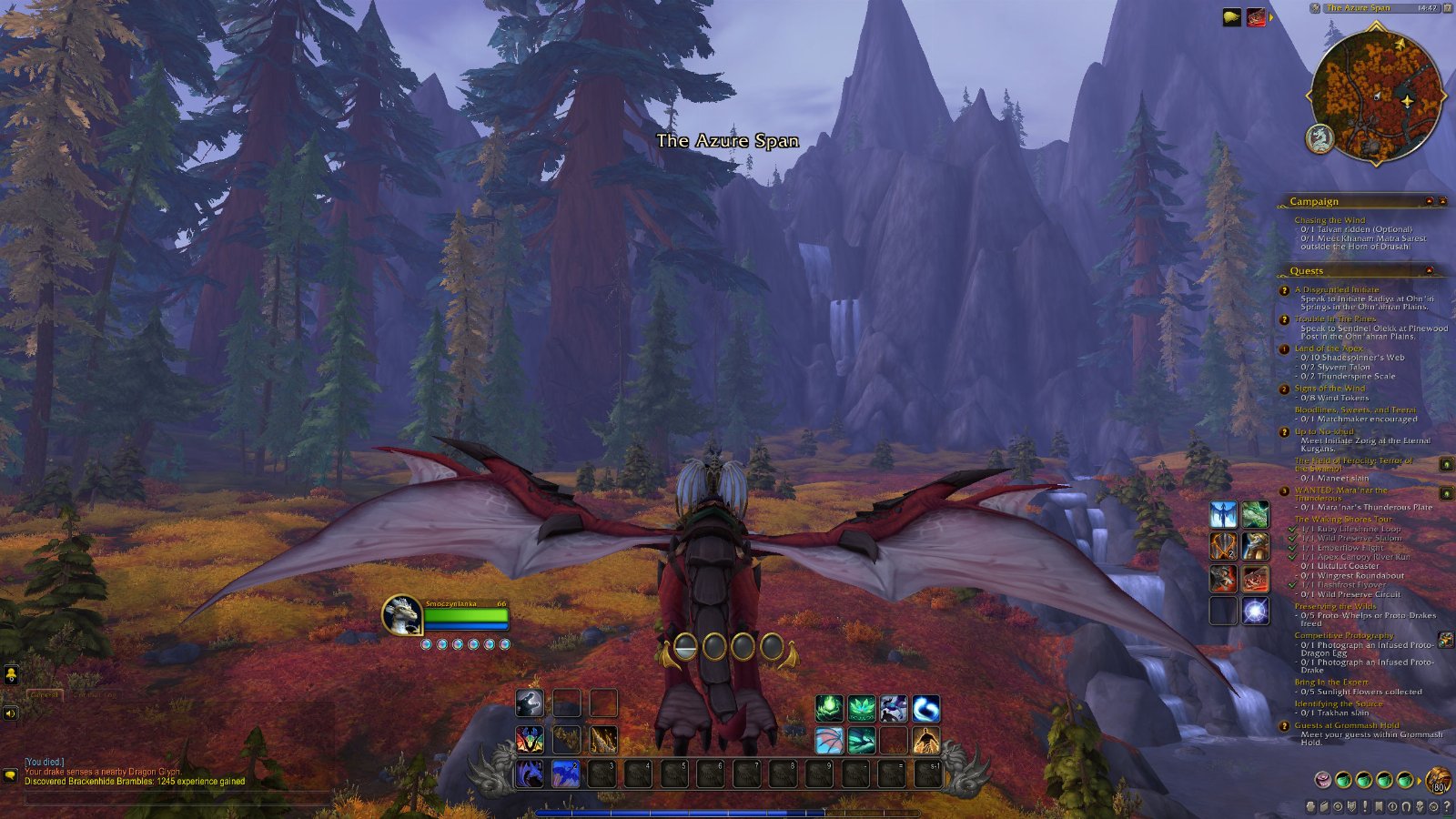The image size is (1456, 819).
Task: Open the question mark help button
Action: click(1447, 806)
